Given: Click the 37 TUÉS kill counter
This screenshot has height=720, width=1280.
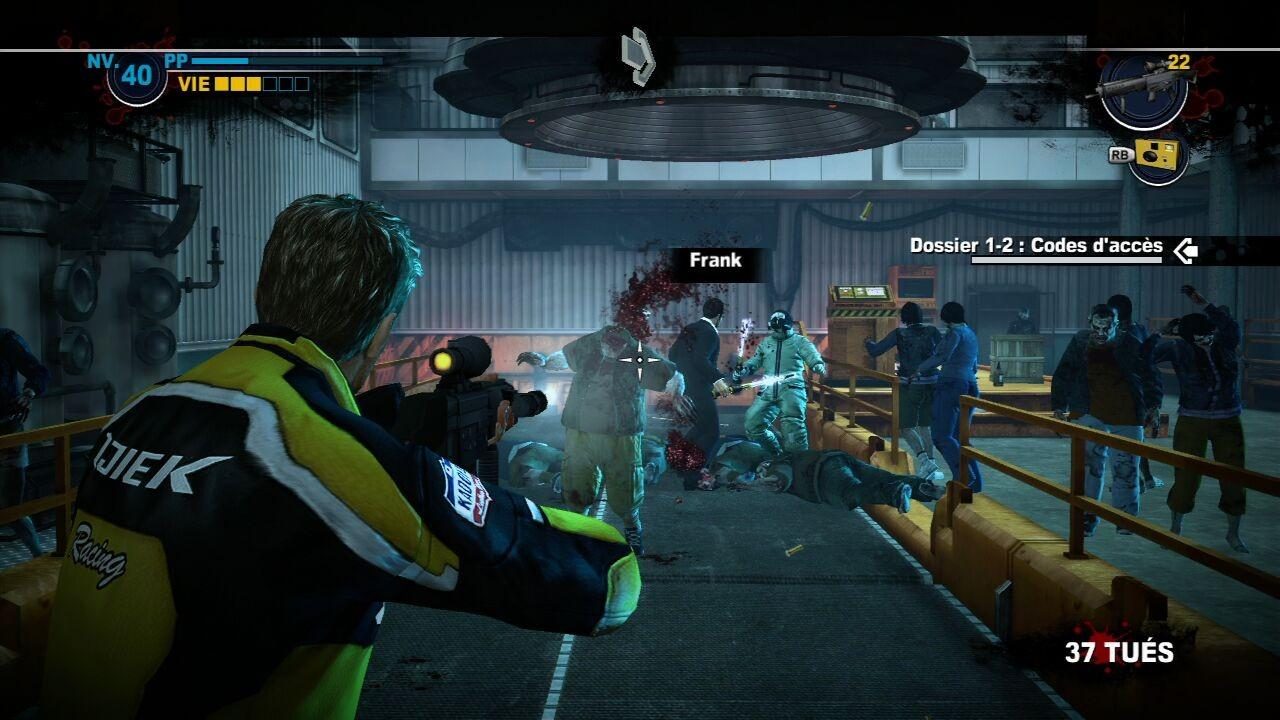Looking at the screenshot, I should (x=1119, y=650).
